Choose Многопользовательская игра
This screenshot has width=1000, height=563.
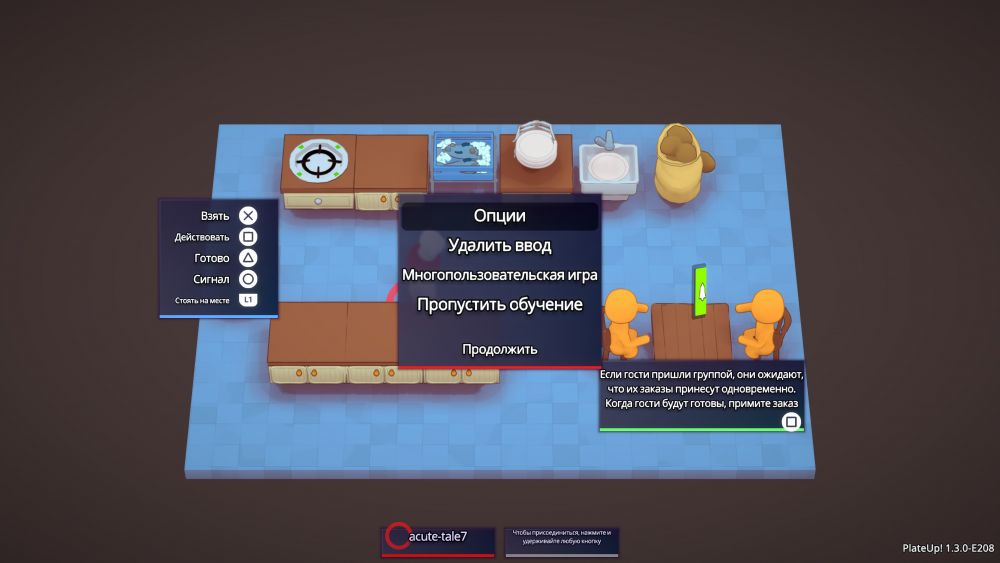[499, 274]
